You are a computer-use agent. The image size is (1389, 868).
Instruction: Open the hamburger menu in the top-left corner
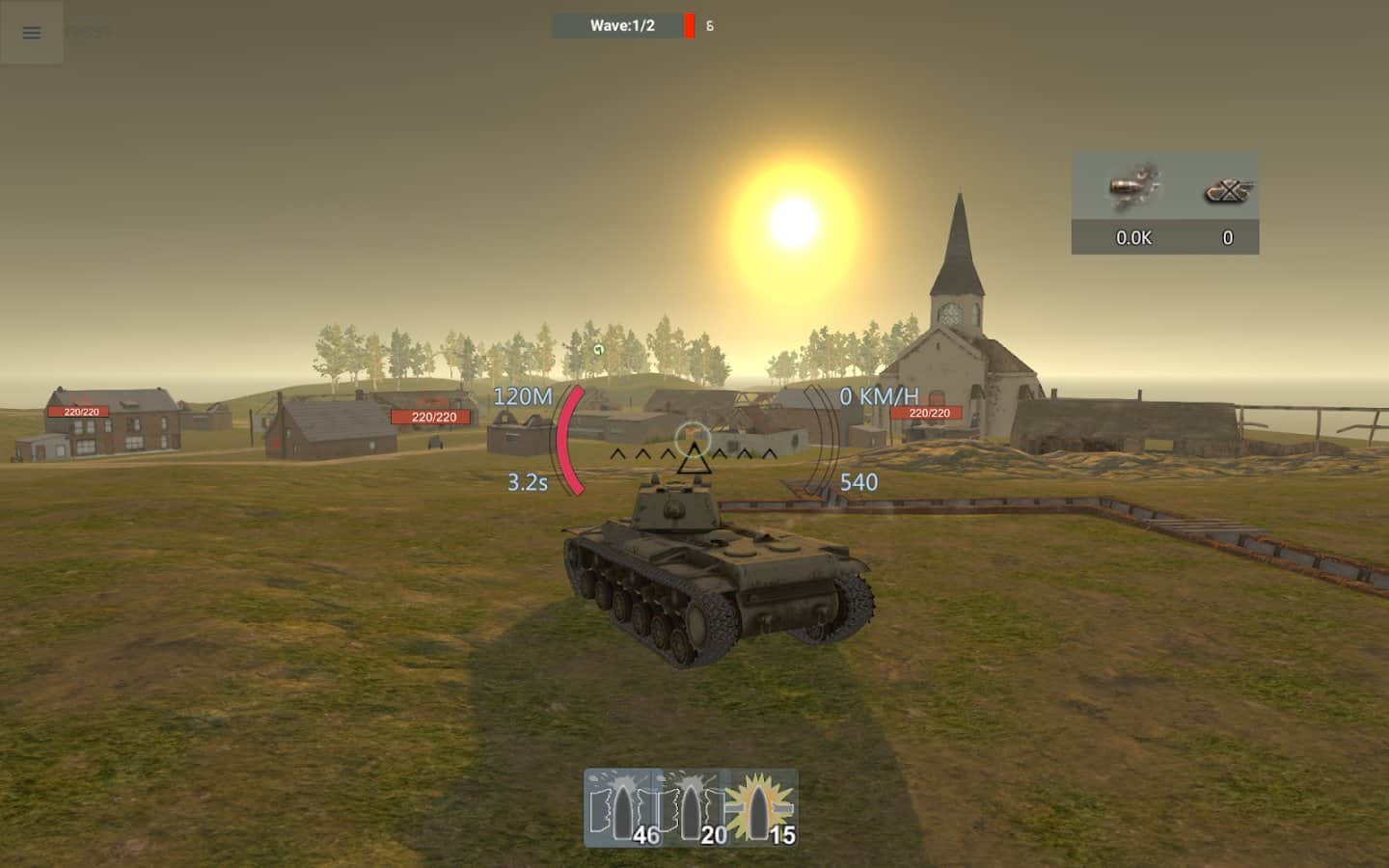click(x=31, y=32)
